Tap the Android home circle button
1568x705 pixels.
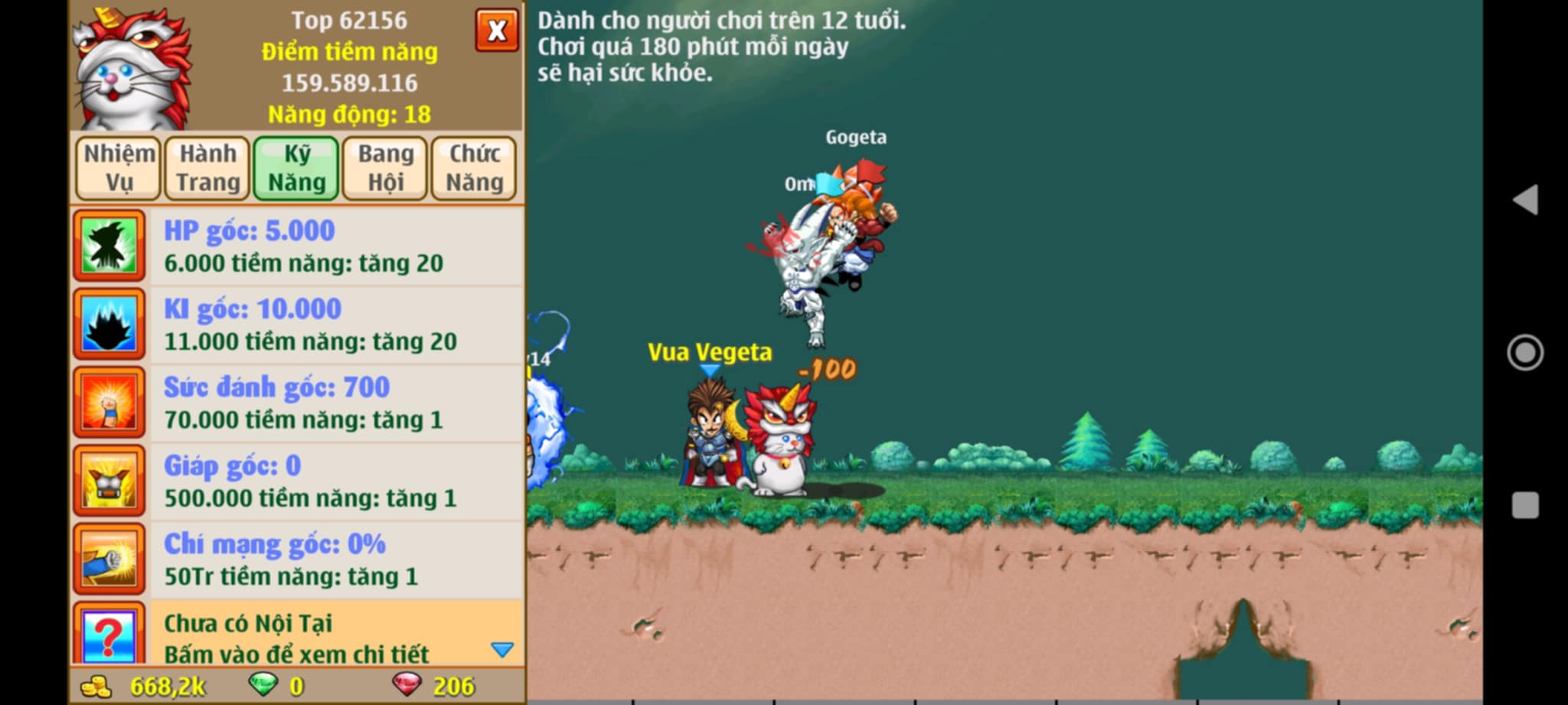click(x=1524, y=353)
